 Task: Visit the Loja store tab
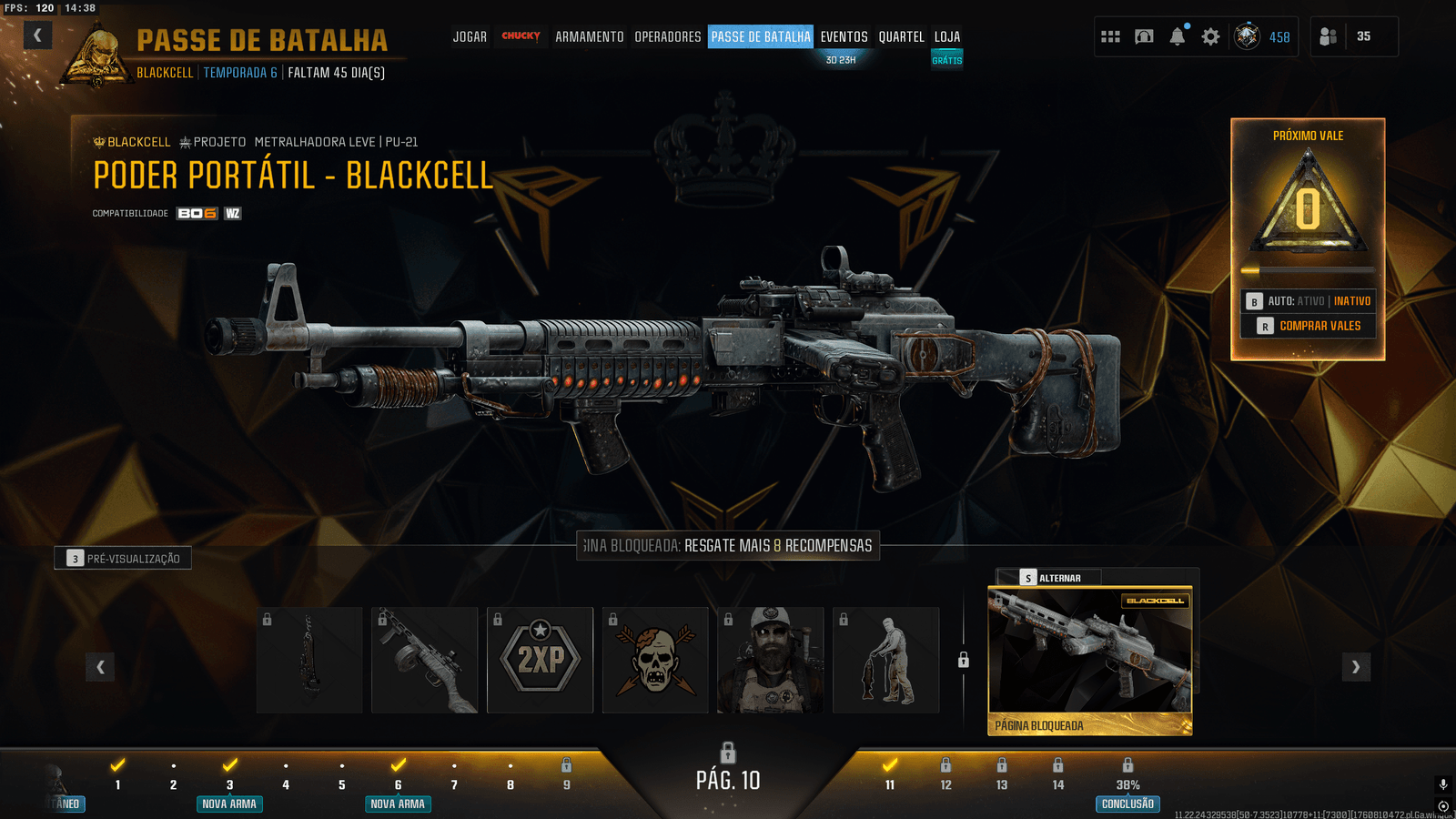point(946,37)
